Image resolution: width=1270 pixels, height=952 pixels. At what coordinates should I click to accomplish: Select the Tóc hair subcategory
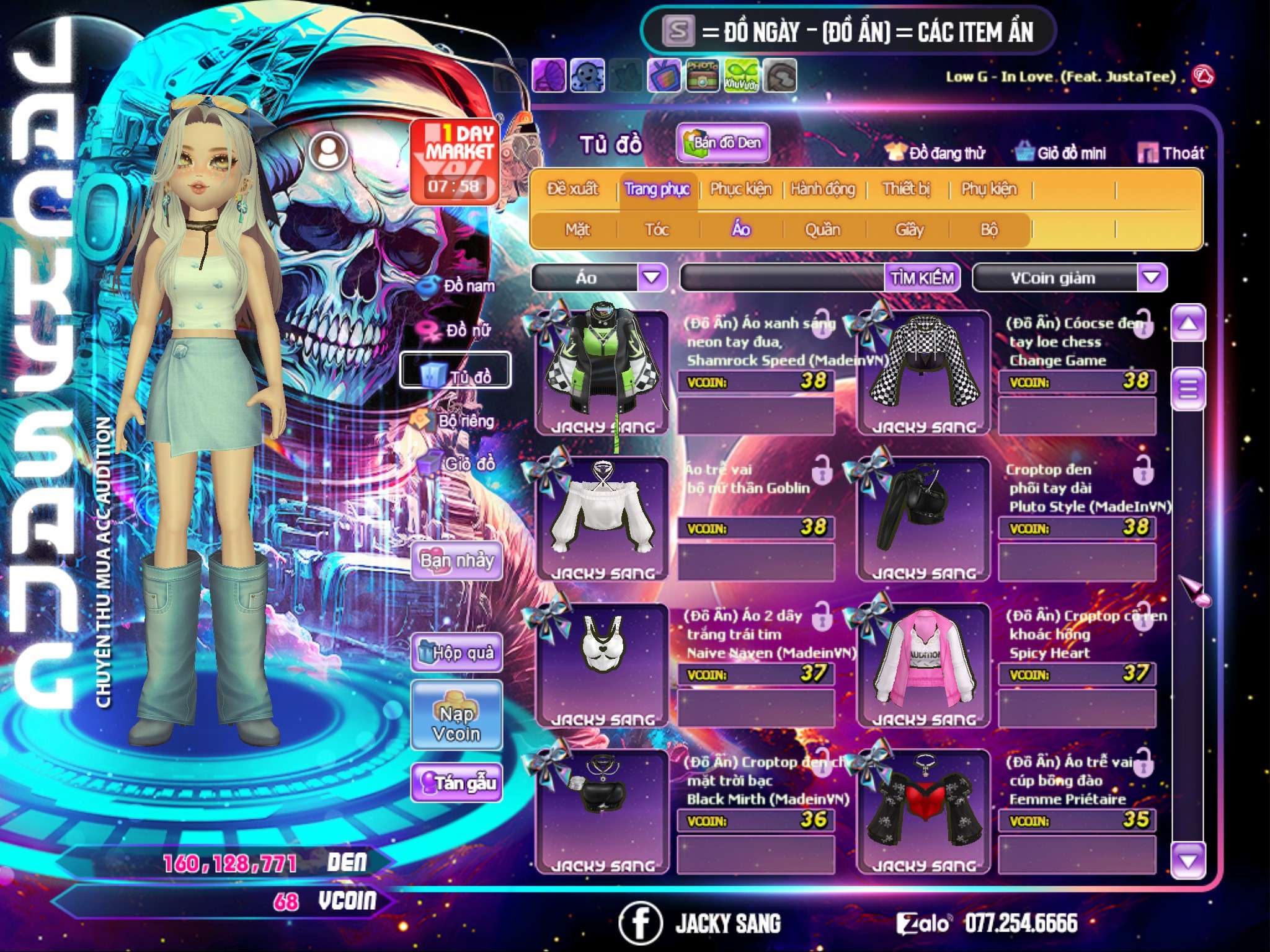[657, 230]
